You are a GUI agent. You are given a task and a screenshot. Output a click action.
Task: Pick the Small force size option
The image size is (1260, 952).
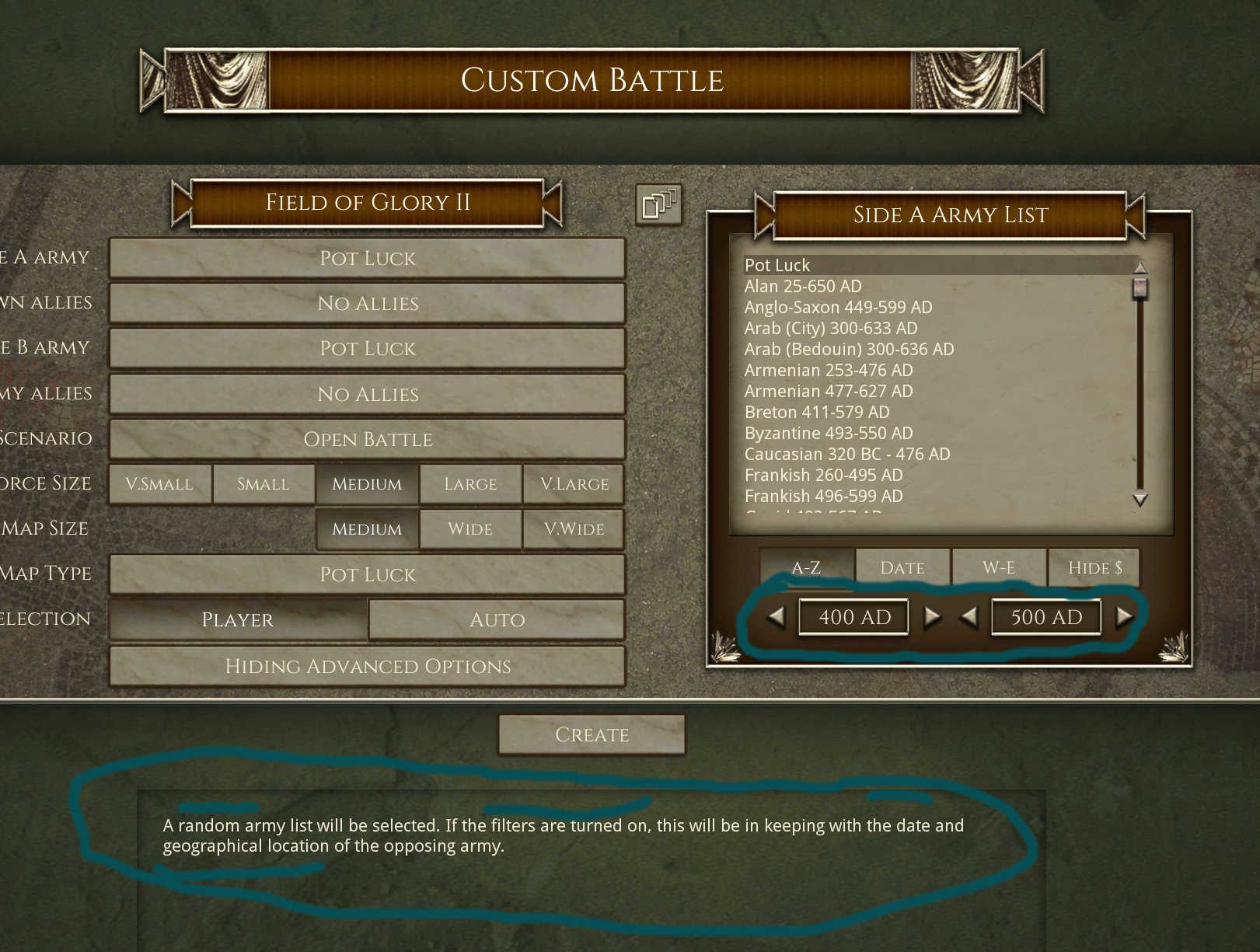coord(263,484)
